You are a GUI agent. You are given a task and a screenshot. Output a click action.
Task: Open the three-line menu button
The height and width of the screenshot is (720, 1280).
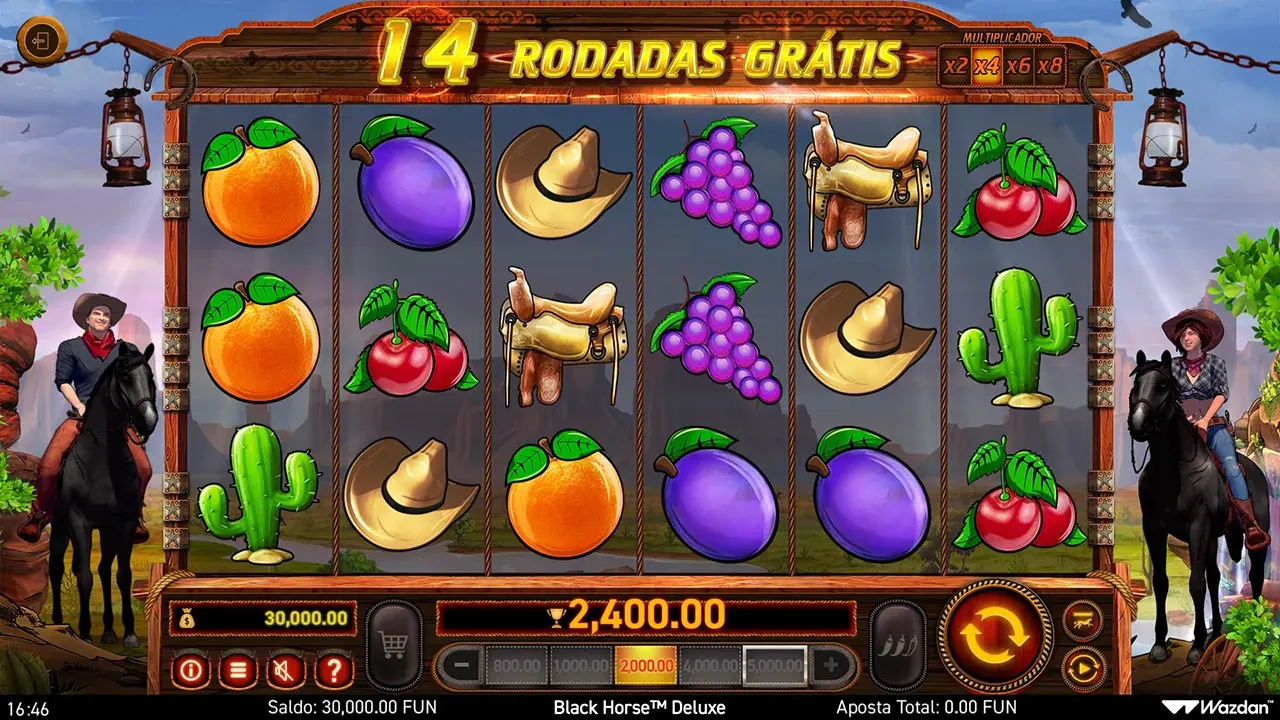(238, 669)
